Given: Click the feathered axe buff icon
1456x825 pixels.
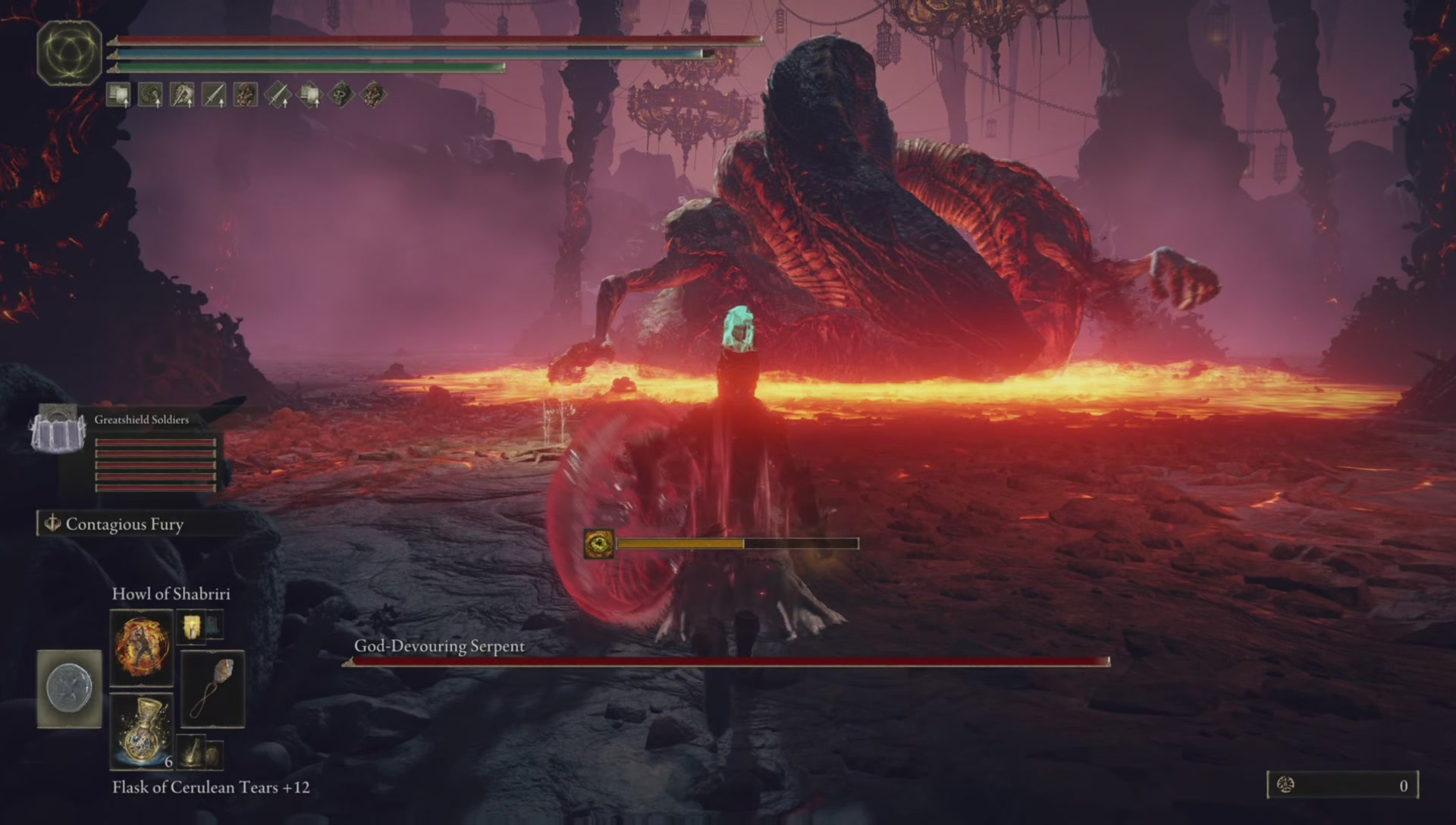Looking at the screenshot, I should [182, 96].
